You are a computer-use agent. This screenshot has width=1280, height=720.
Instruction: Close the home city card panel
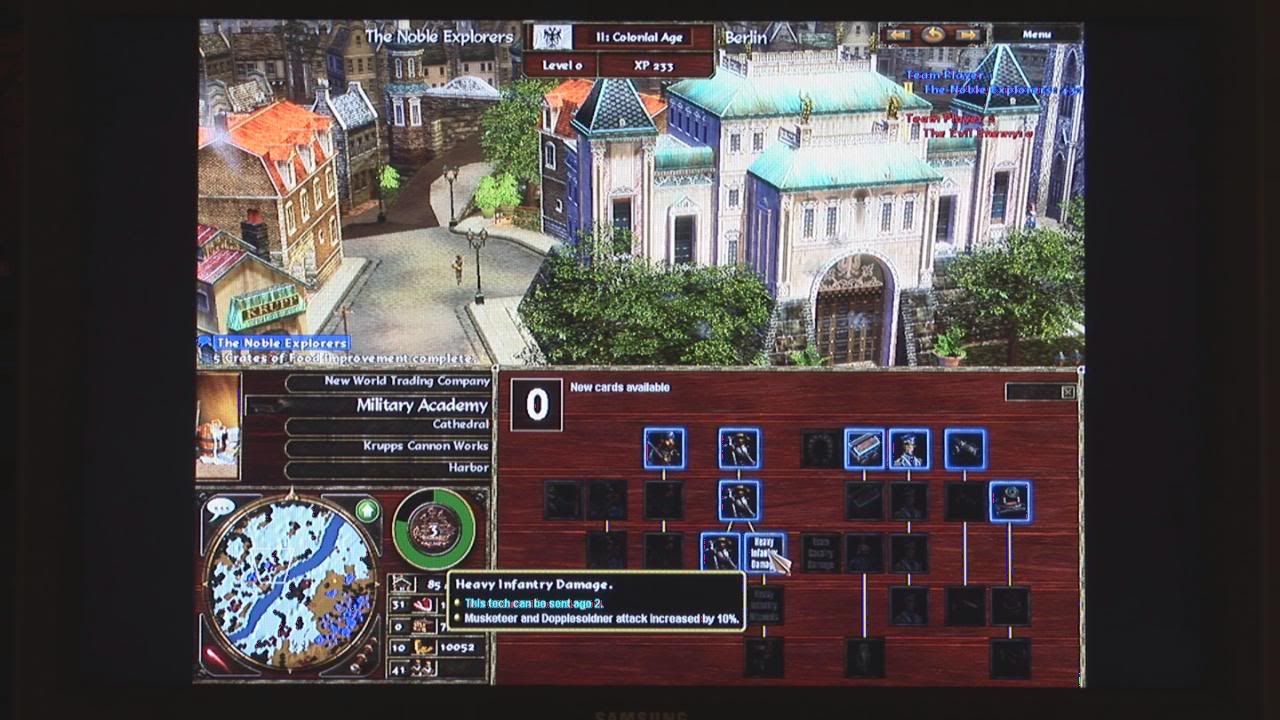tap(1068, 392)
